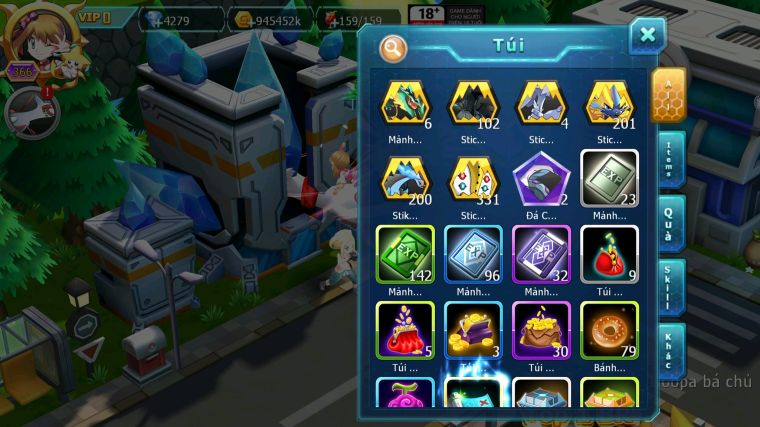Choose the grey EXP book with 23
Viewport: 760px width, 427px height.
(x=609, y=180)
